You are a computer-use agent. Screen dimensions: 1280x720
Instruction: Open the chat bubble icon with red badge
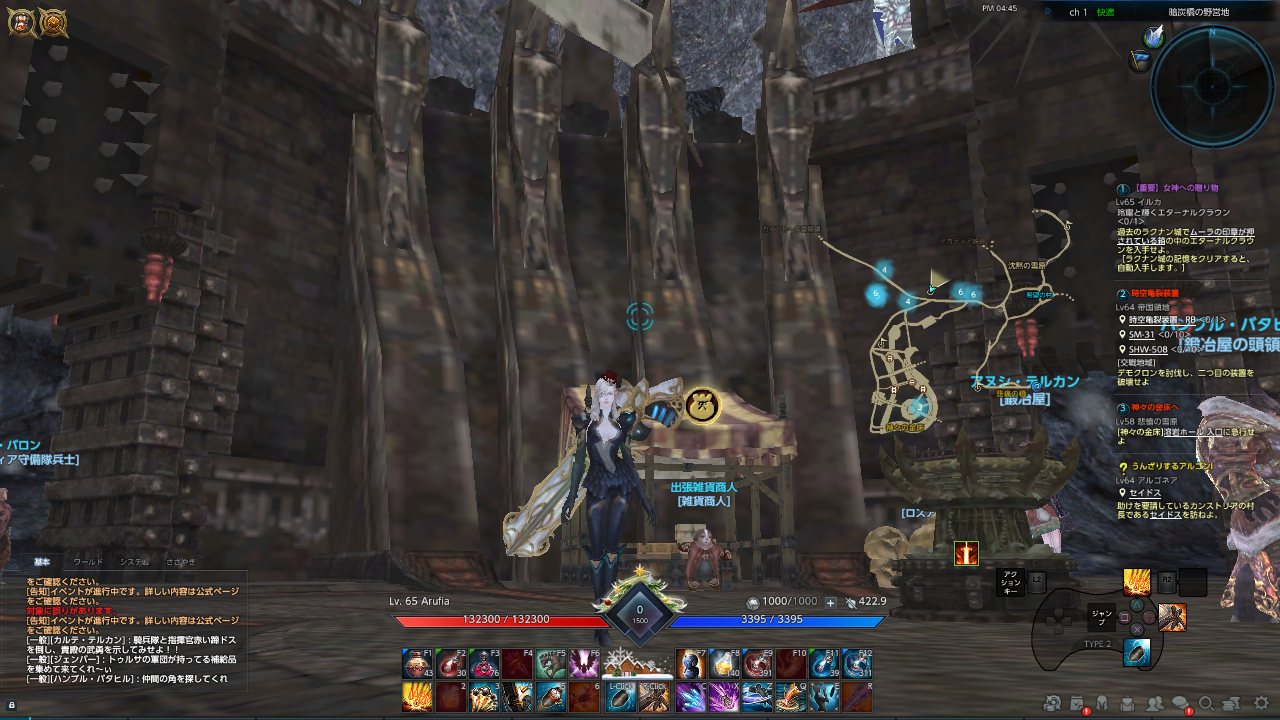(1180, 703)
